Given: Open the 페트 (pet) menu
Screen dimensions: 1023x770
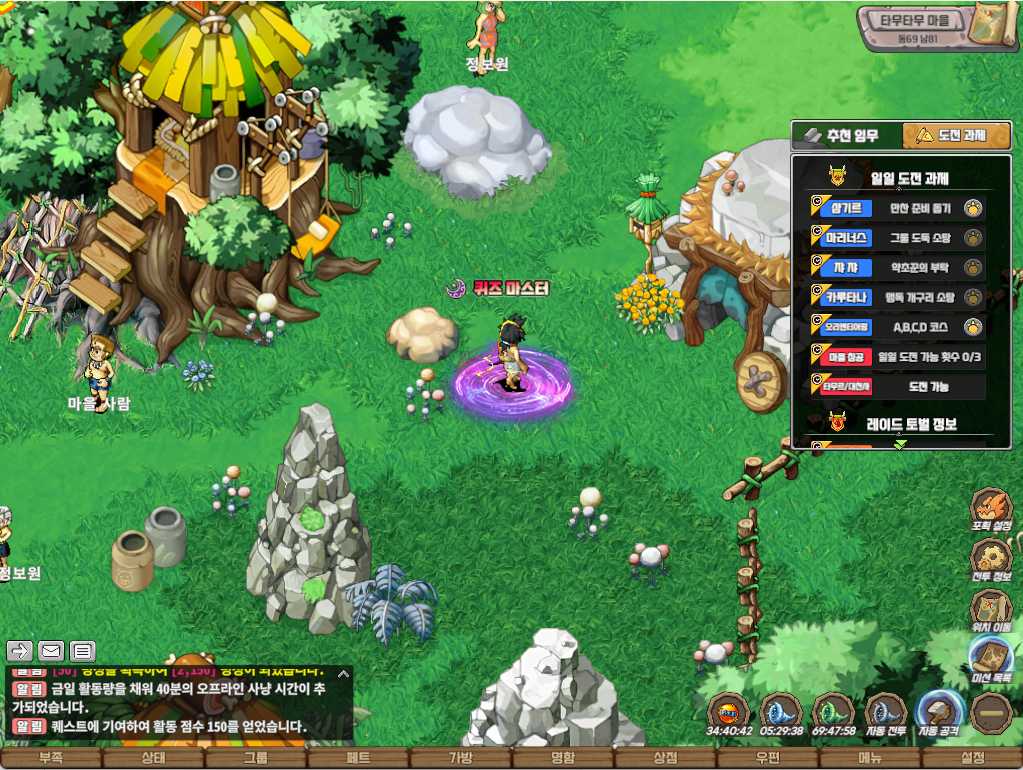Looking at the screenshot, I should (x=358, y=758).
